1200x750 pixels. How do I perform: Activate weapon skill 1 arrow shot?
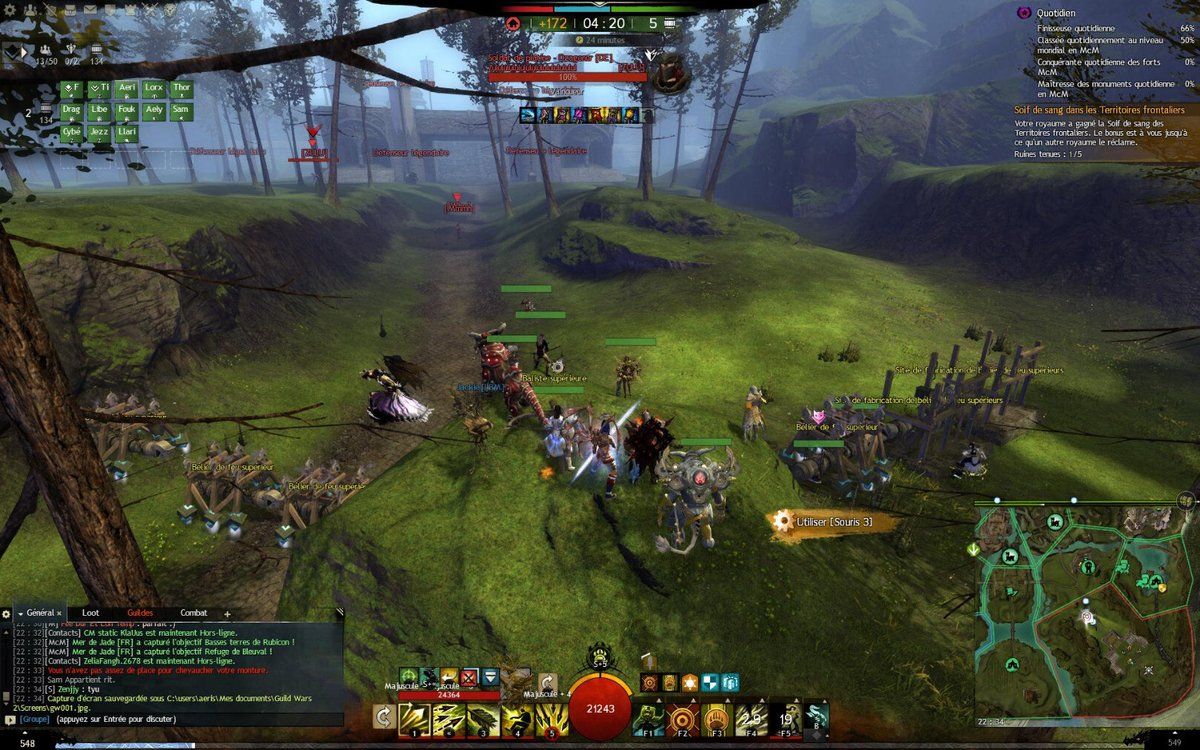(x=414, y=719)
